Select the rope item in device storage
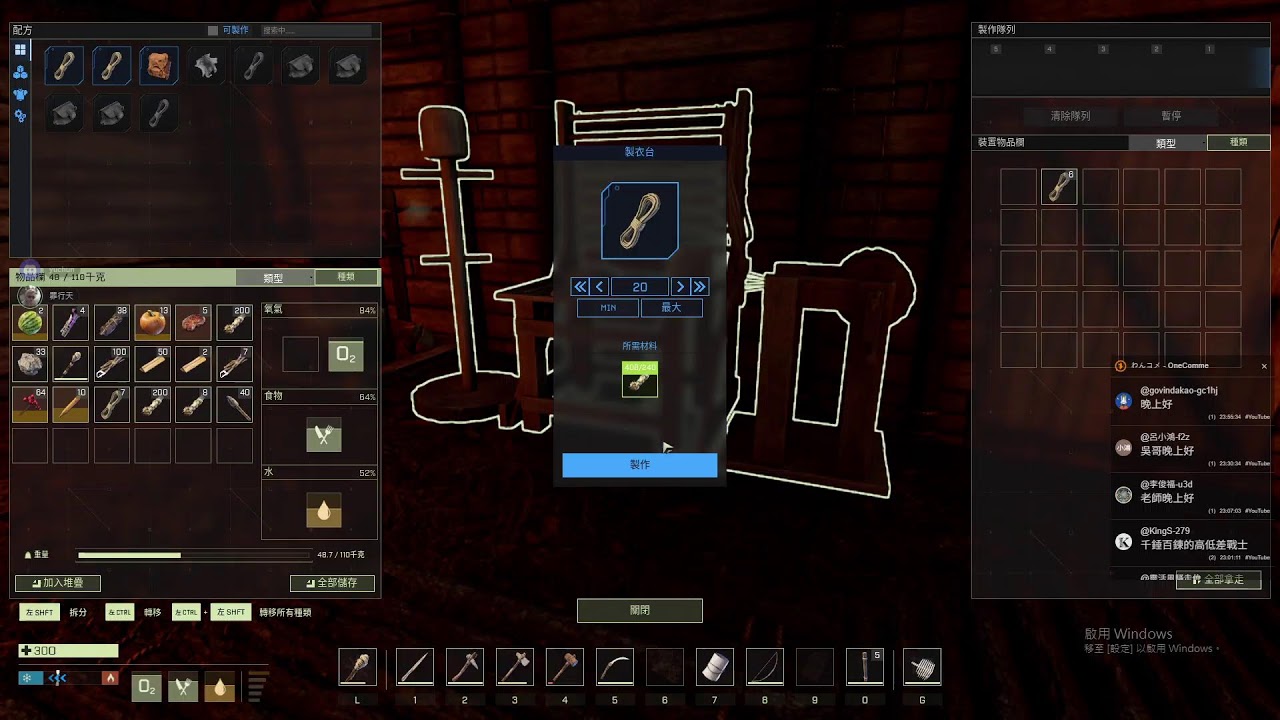The height and width of the screenshot is (720, 1280). coord(1059,187)
